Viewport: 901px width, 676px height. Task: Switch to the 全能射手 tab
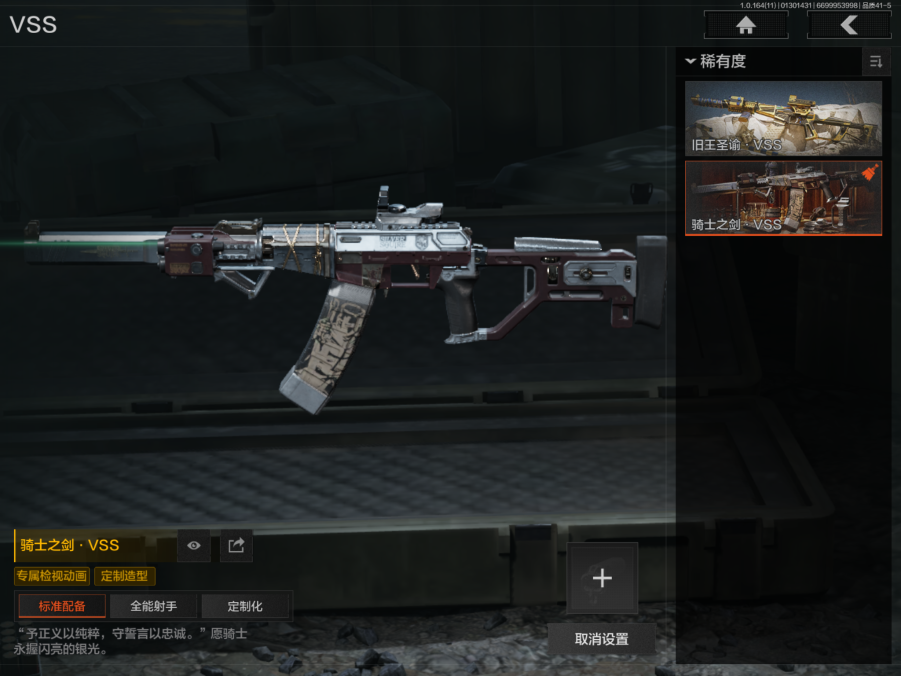pyautogui.click(x=153, y=606)
